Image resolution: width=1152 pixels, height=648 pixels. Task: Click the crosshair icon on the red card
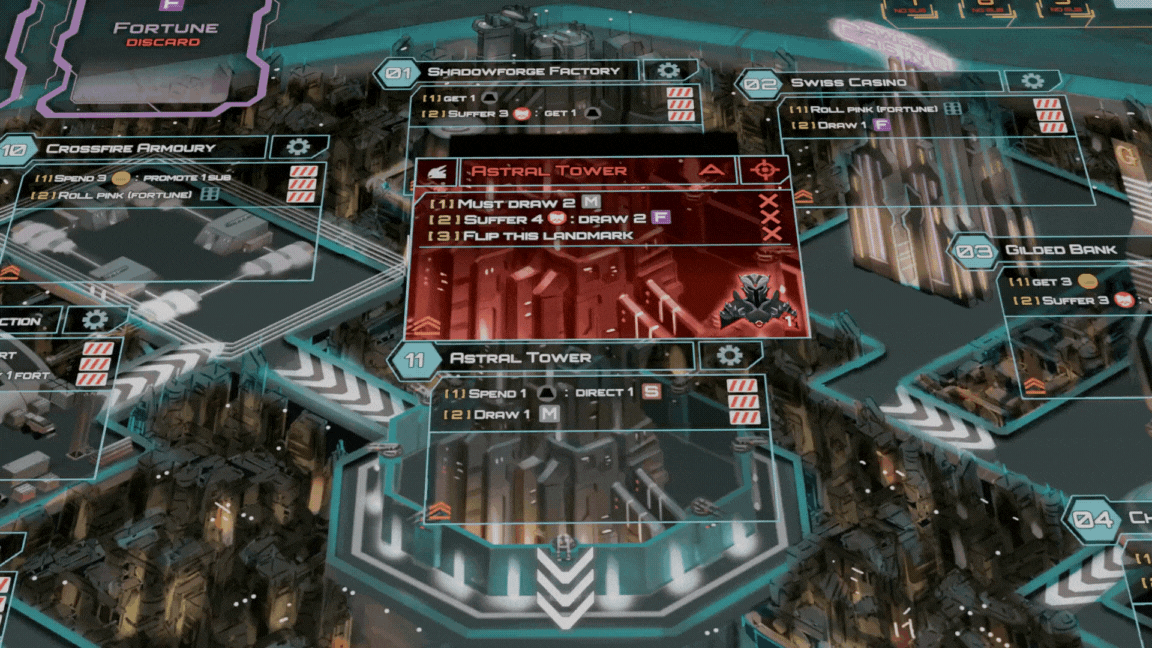coord(765,170)
